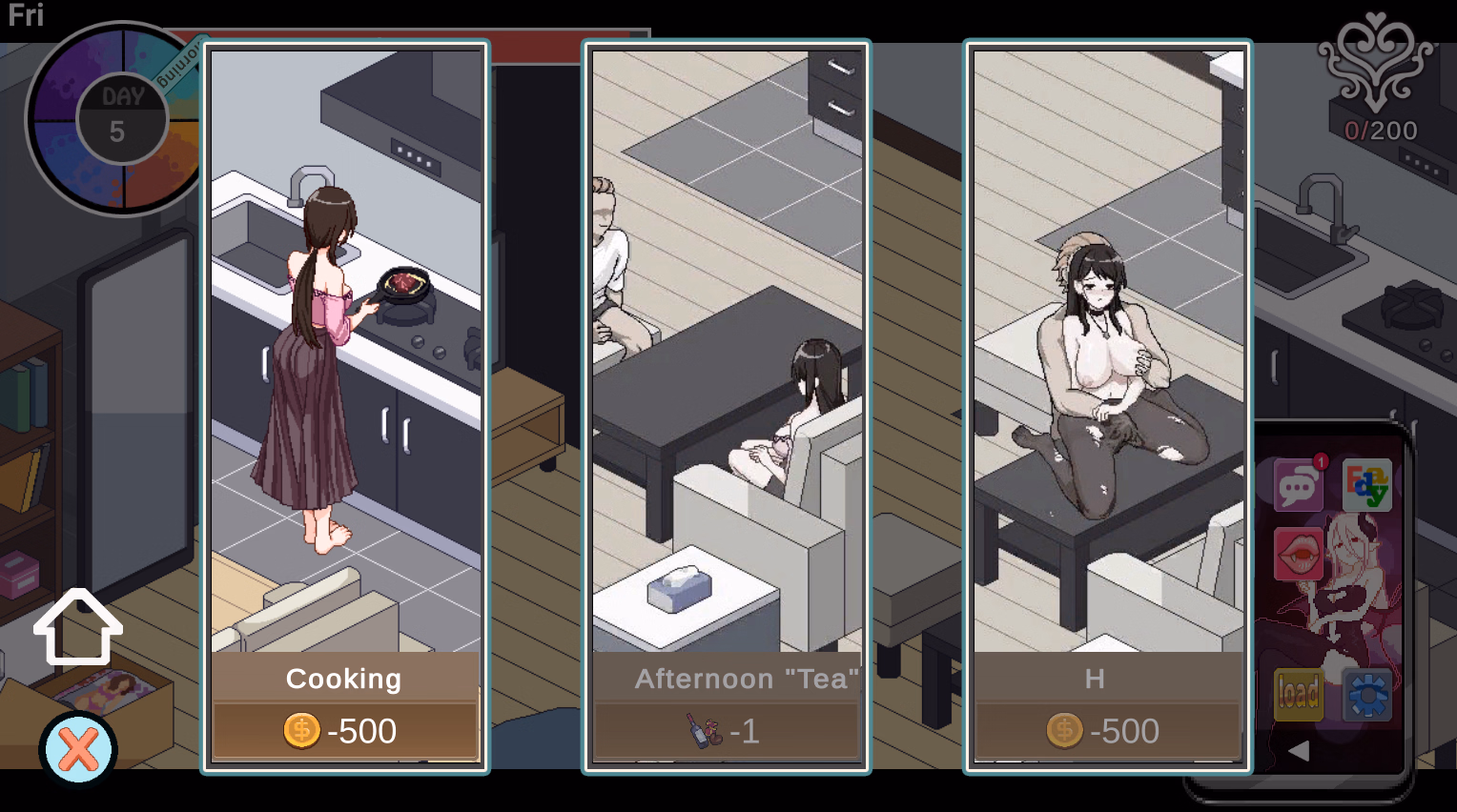Tap the back arrow at the phone bottom
The height and width of the screenshot is (812, 1457).
(x=1297, y=751)
